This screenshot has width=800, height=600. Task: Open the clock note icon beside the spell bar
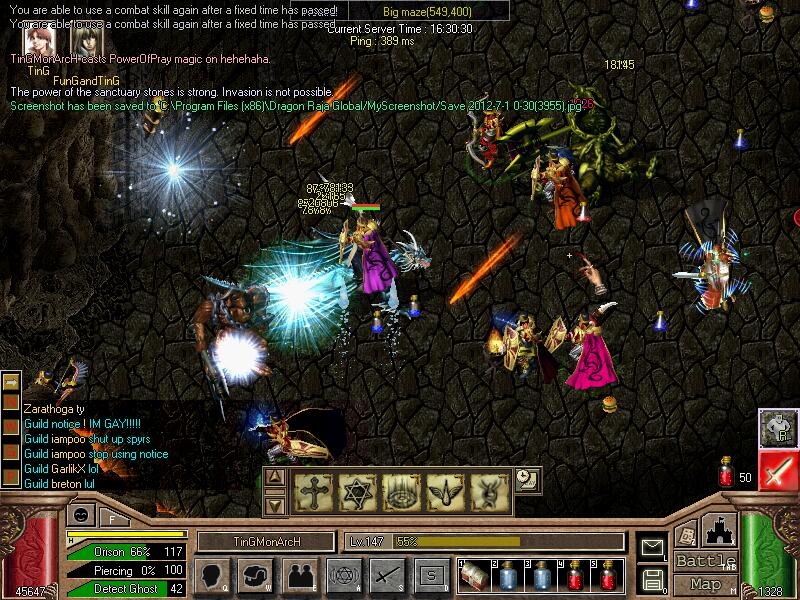(x=527, y=479)
